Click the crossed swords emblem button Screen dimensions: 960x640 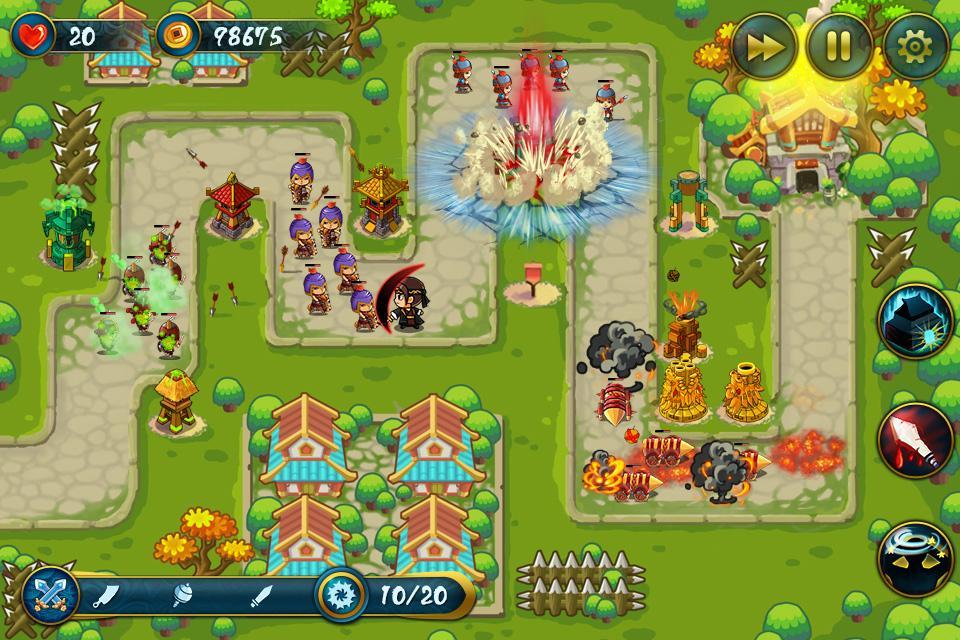(x=49, y=597)
